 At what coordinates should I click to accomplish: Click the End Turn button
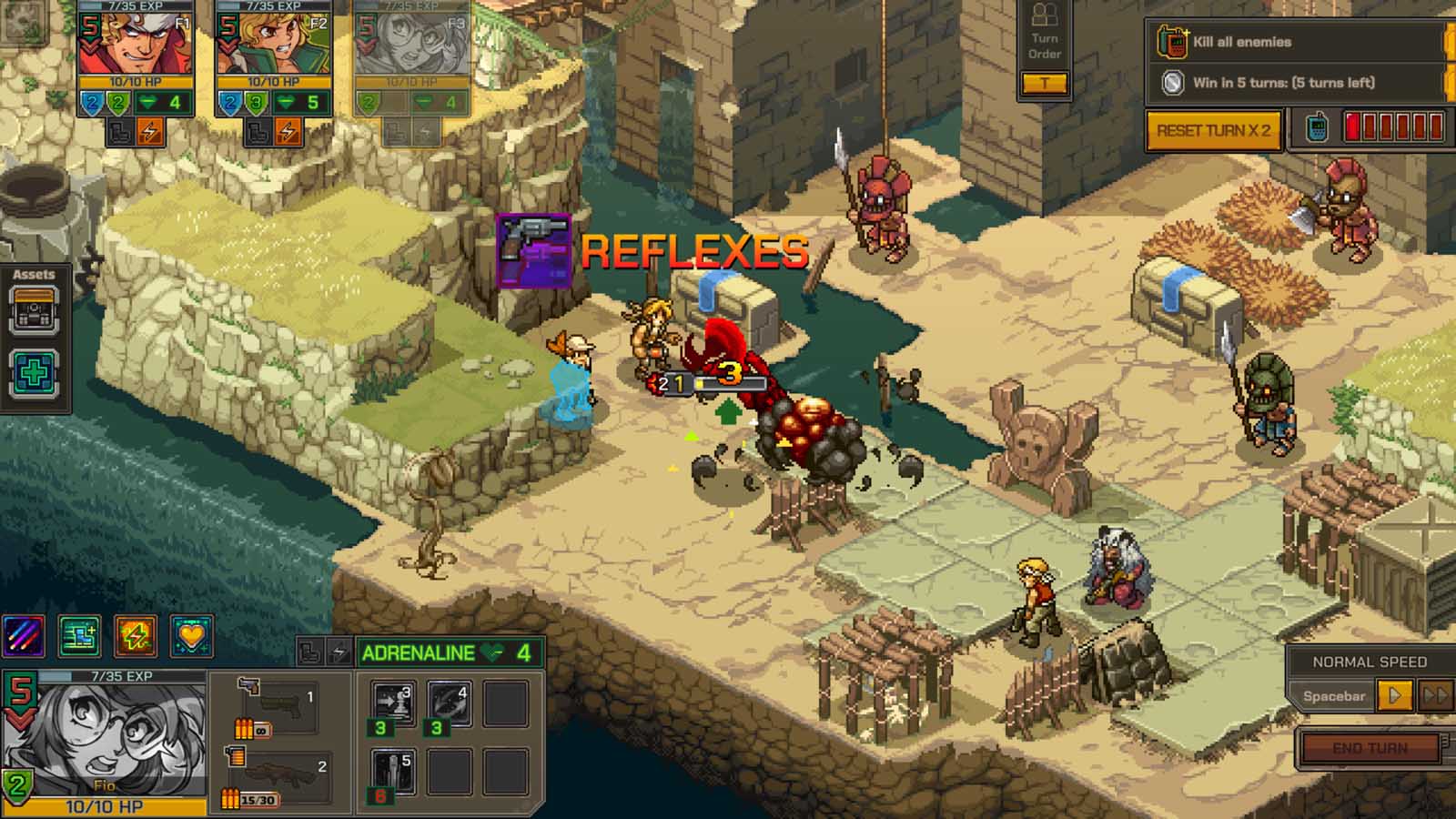click(x=1370, y=748)
